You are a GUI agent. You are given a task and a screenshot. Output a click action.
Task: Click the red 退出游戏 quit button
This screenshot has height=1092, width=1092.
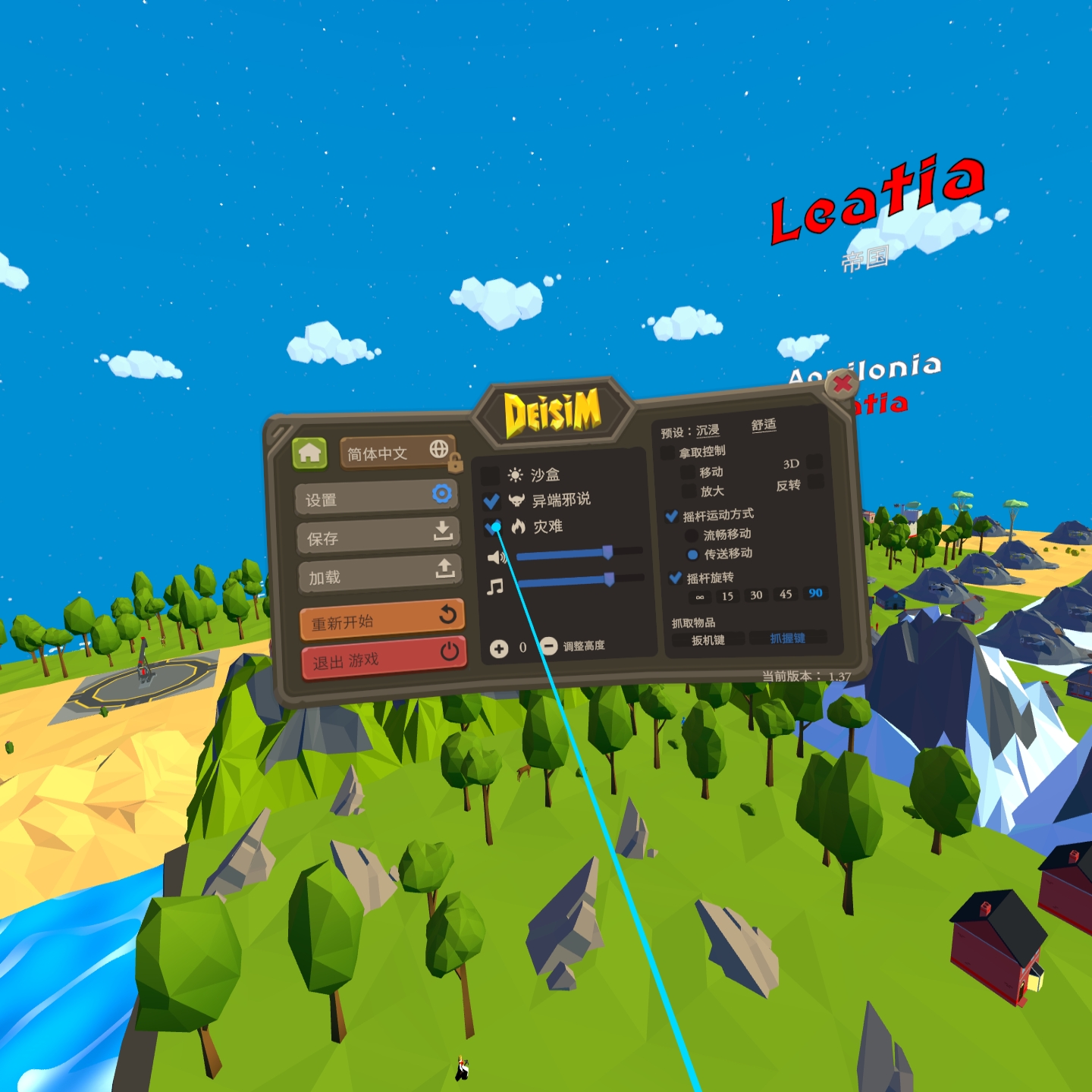click(383, 657)
